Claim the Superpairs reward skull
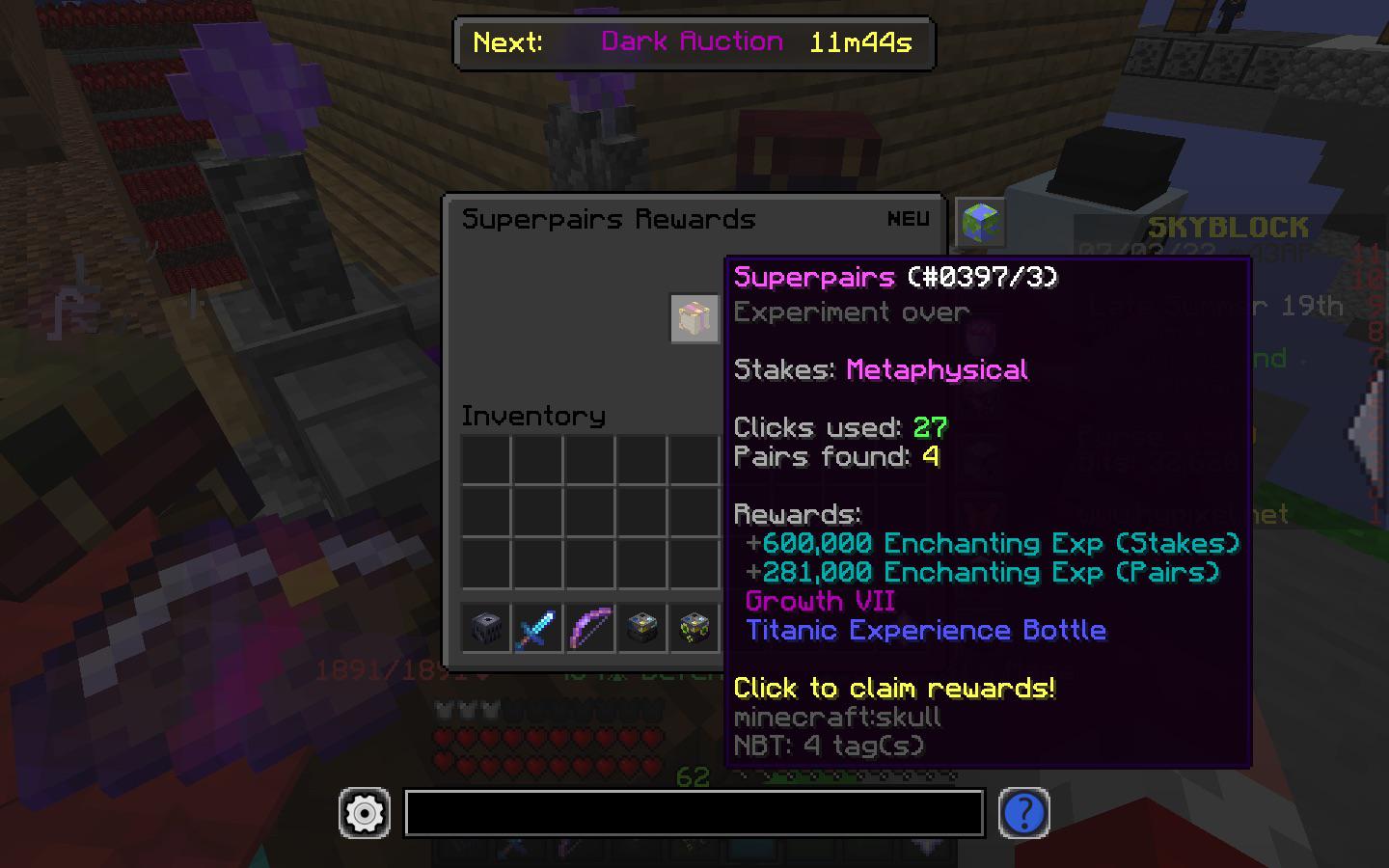Viewport: 1389px width, 868px height. [694, 318]
